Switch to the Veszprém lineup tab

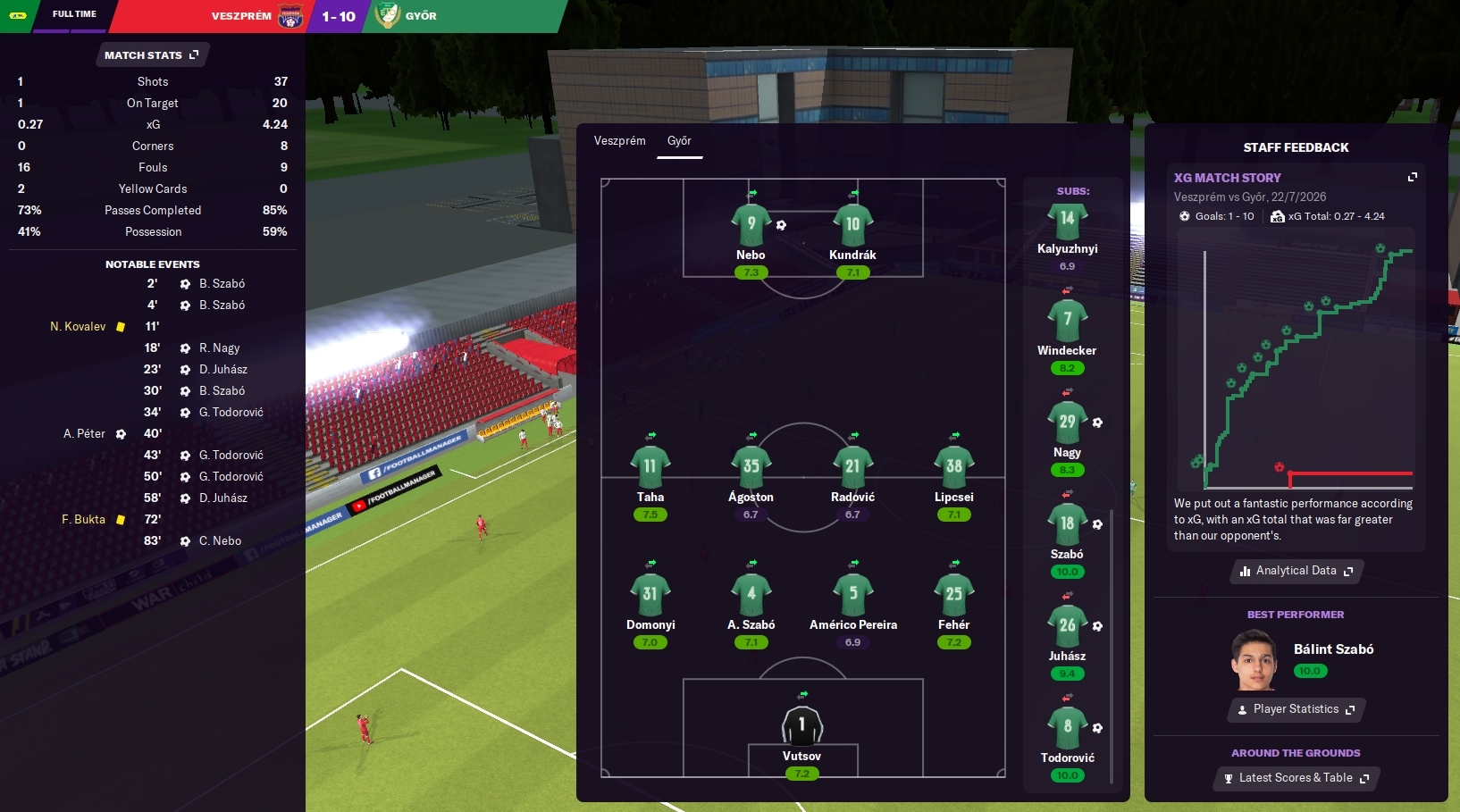(619, 141)
